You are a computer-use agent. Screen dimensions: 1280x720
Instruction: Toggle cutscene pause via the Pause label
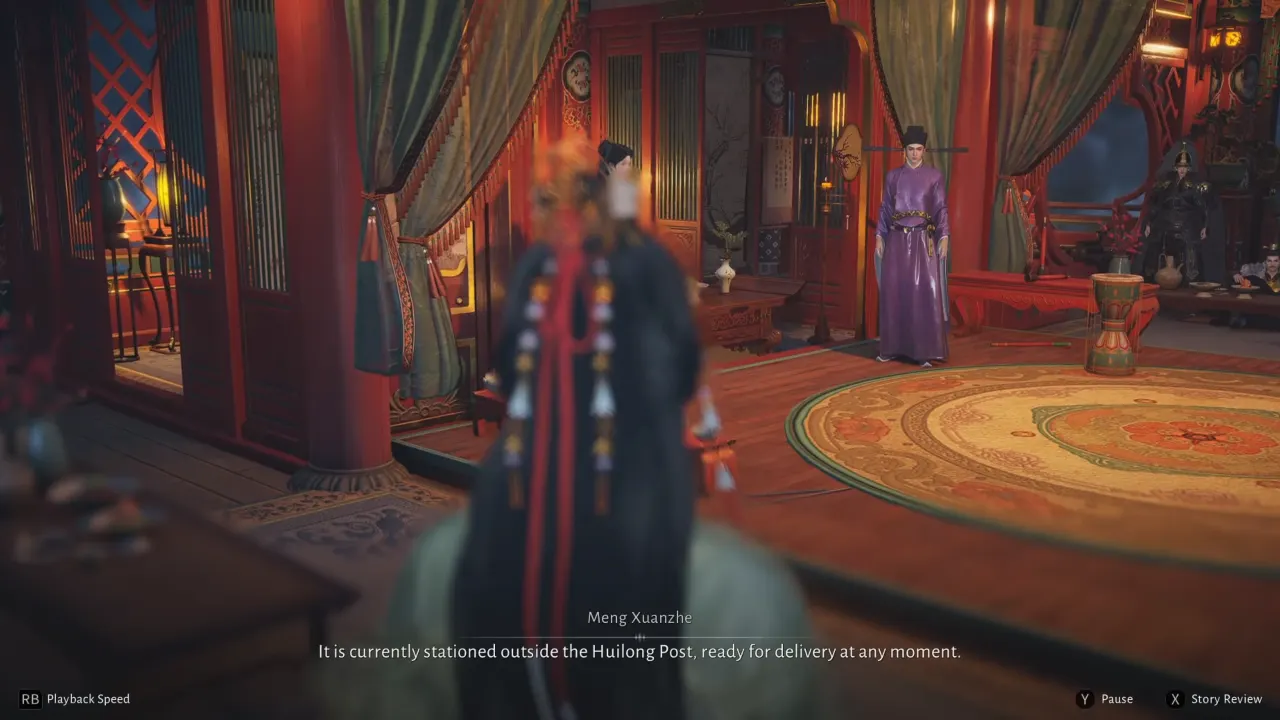pyautogui.click(x=1117, y=699)
